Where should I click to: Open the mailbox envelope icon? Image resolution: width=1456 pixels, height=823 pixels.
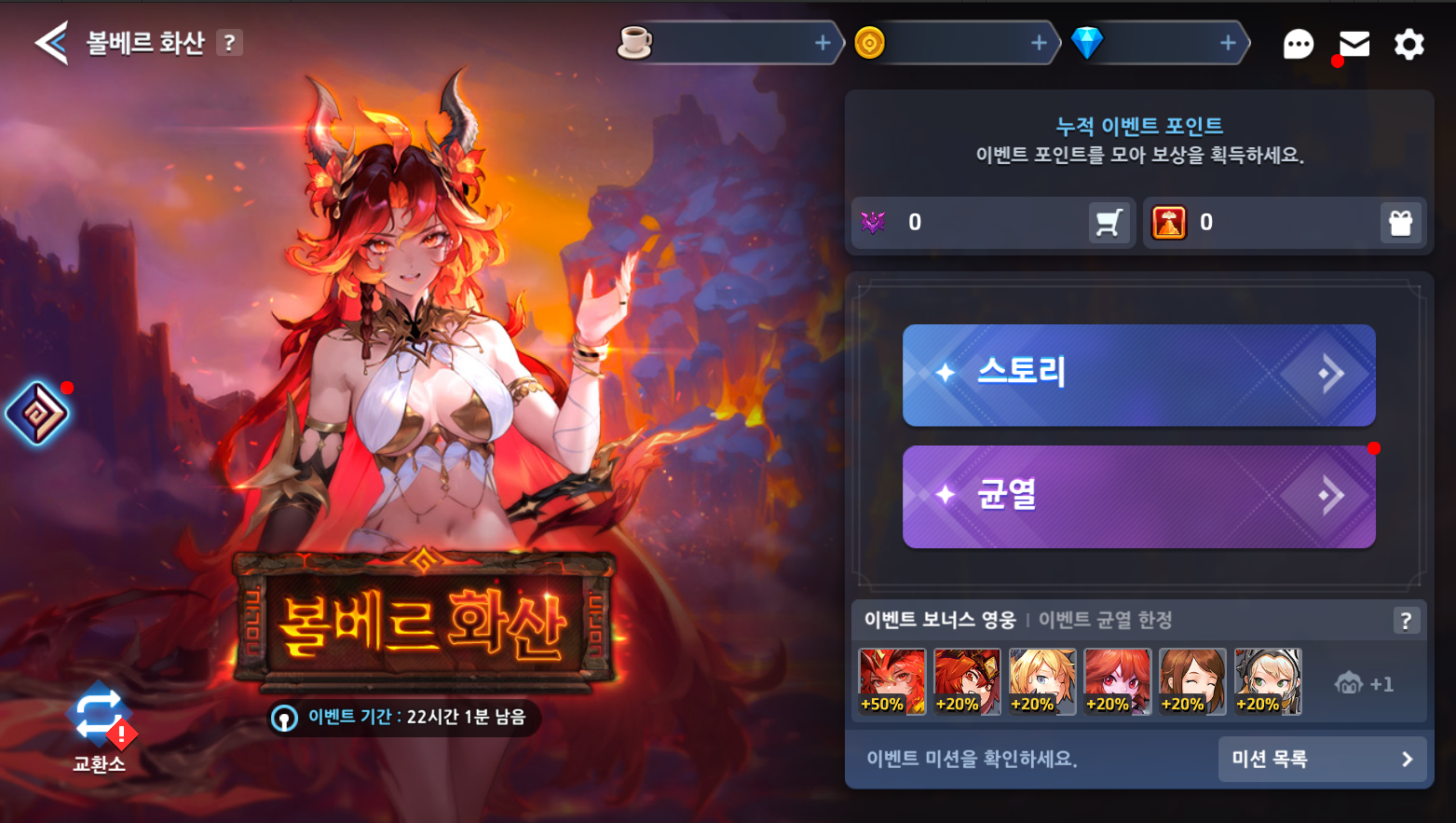coord(1354,44)
